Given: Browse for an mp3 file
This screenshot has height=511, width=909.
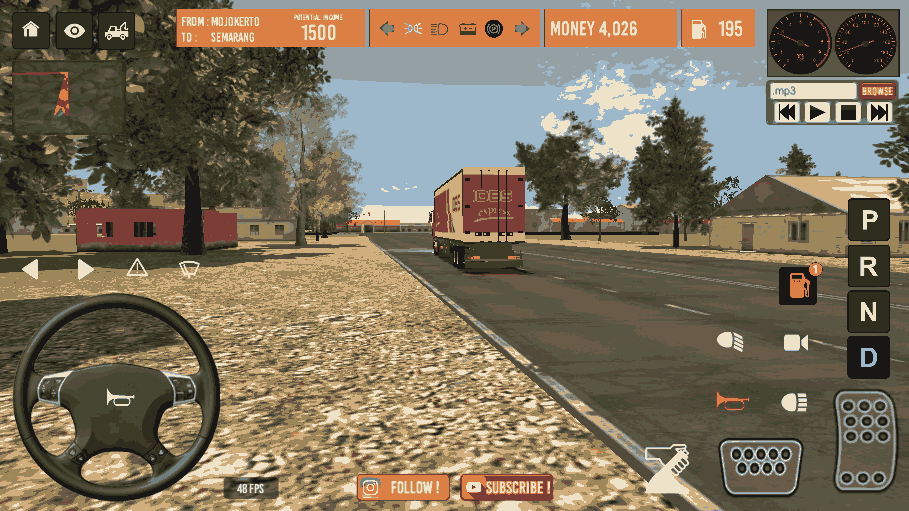Looking at the screenshot, I should click(877, 91).
